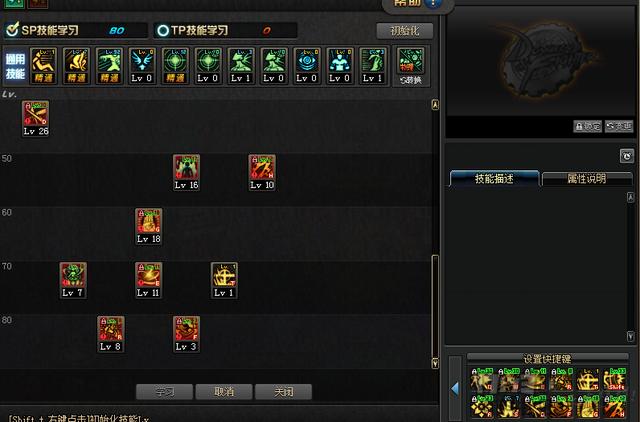
Task: Select the Lv 7 green skill icon
Action: (x=73, y=277)
